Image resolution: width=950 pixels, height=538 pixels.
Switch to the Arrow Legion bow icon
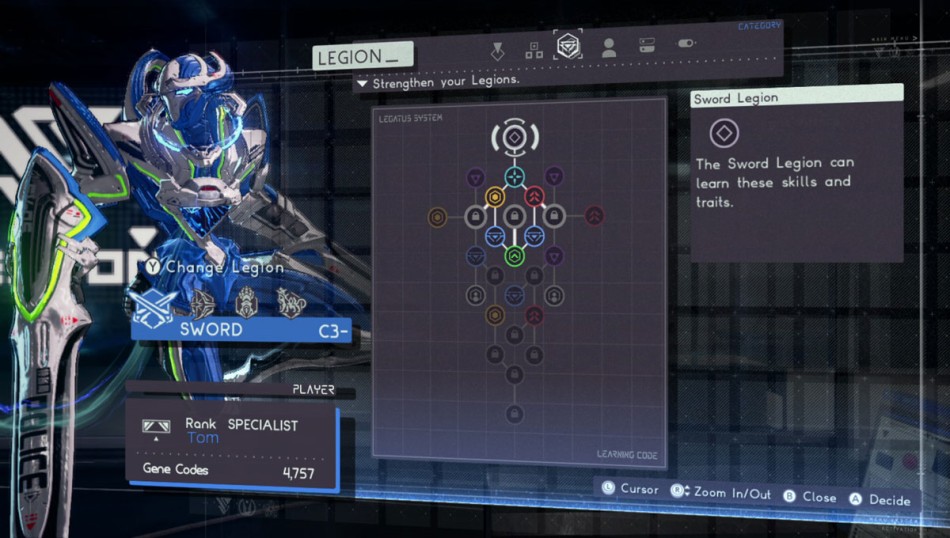point(203,304)
